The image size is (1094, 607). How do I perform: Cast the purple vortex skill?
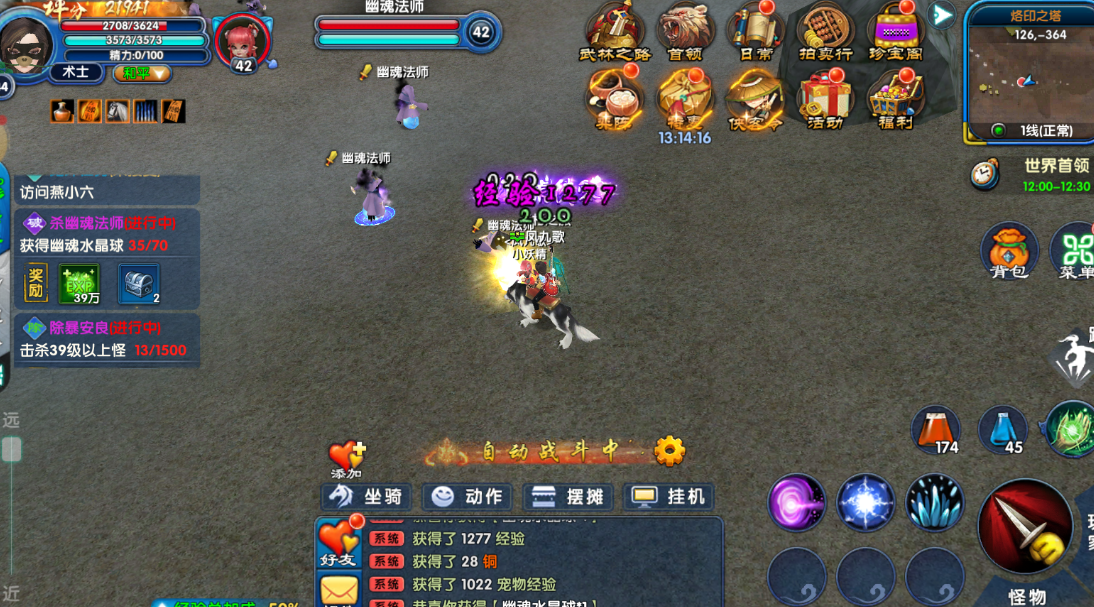click(797, 502)
